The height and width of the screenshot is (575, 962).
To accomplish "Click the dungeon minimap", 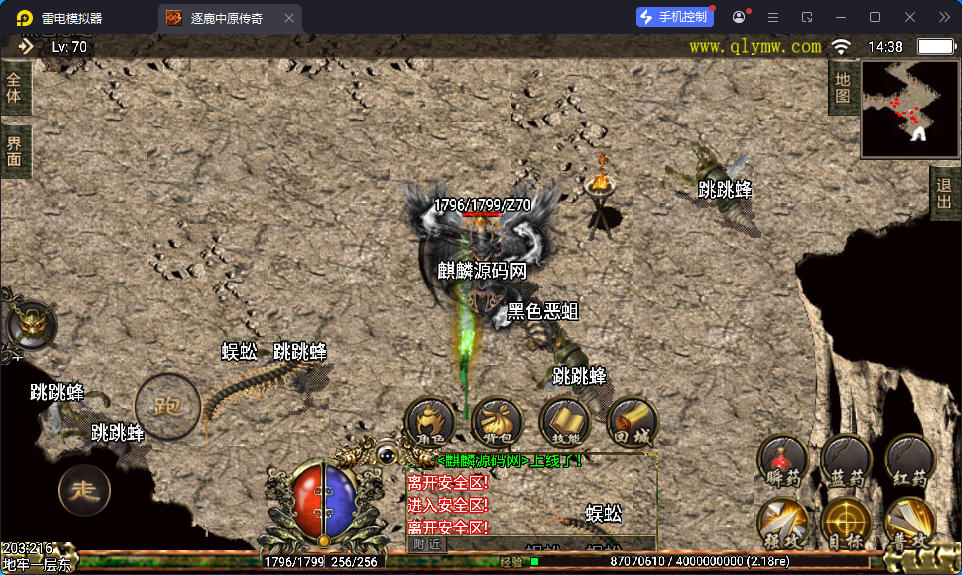I will [909, 108].
